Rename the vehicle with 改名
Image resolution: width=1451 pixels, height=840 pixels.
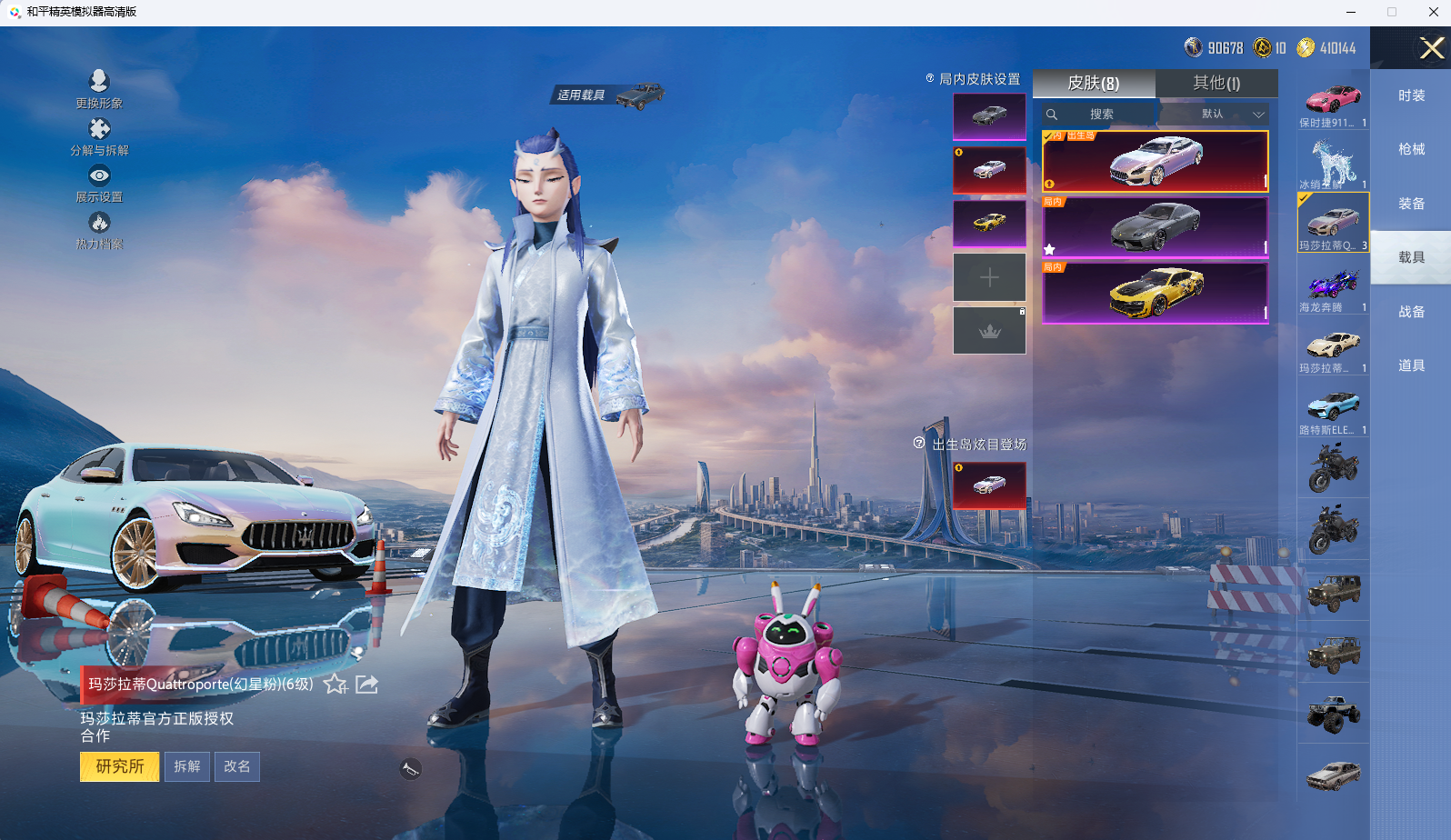click(237, 766)
